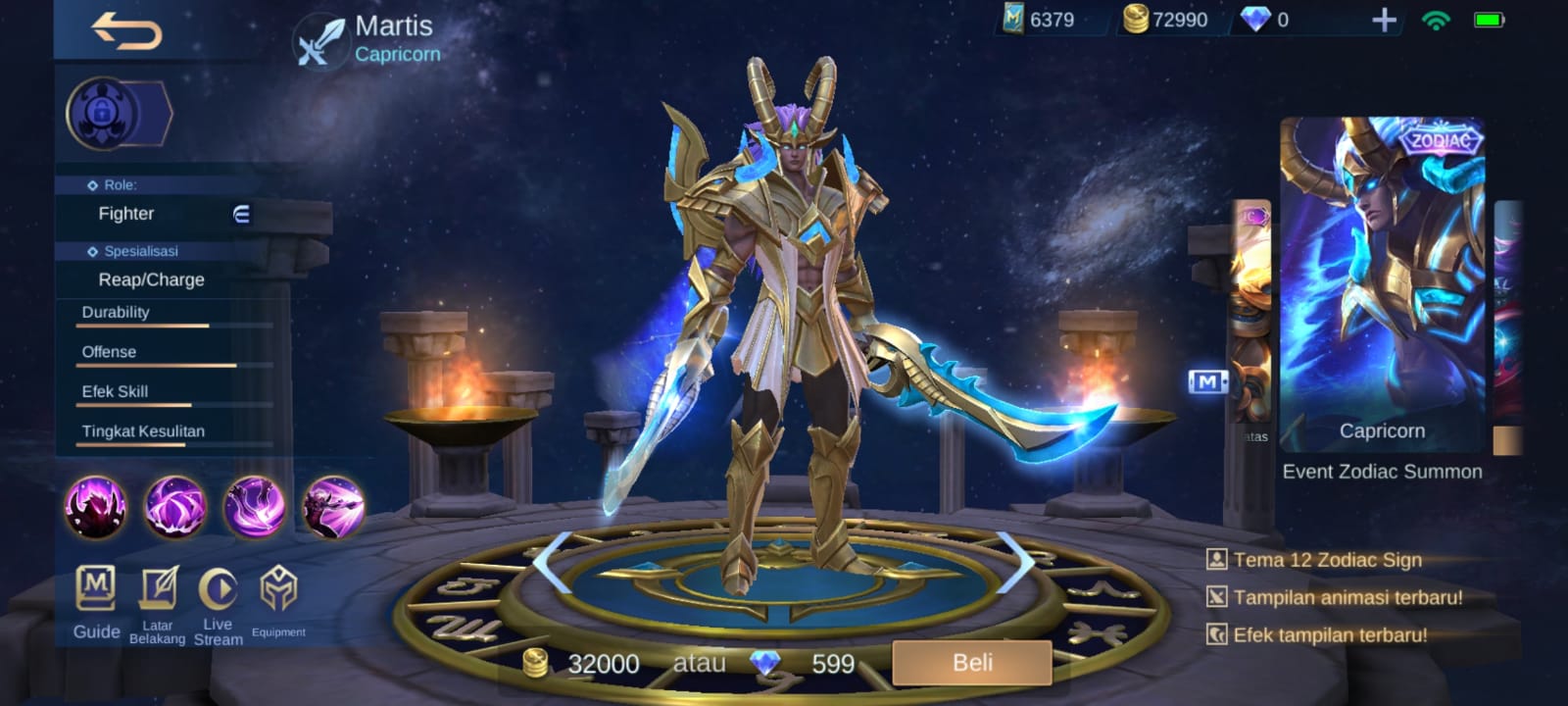Select the partially hidden skin card at far right
Viewport: 1568px width, 706px height.
[x=1509, y=324]
